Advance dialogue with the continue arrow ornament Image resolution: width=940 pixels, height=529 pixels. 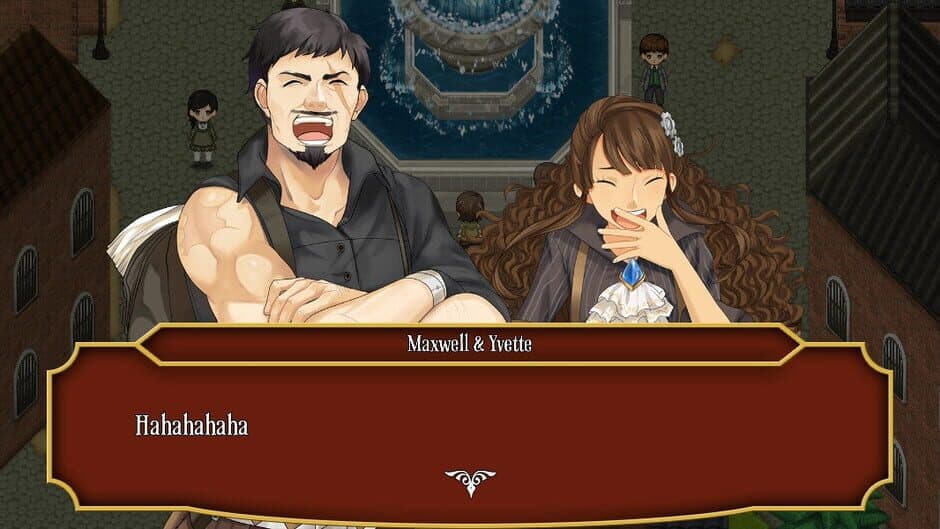pos(469,482)
